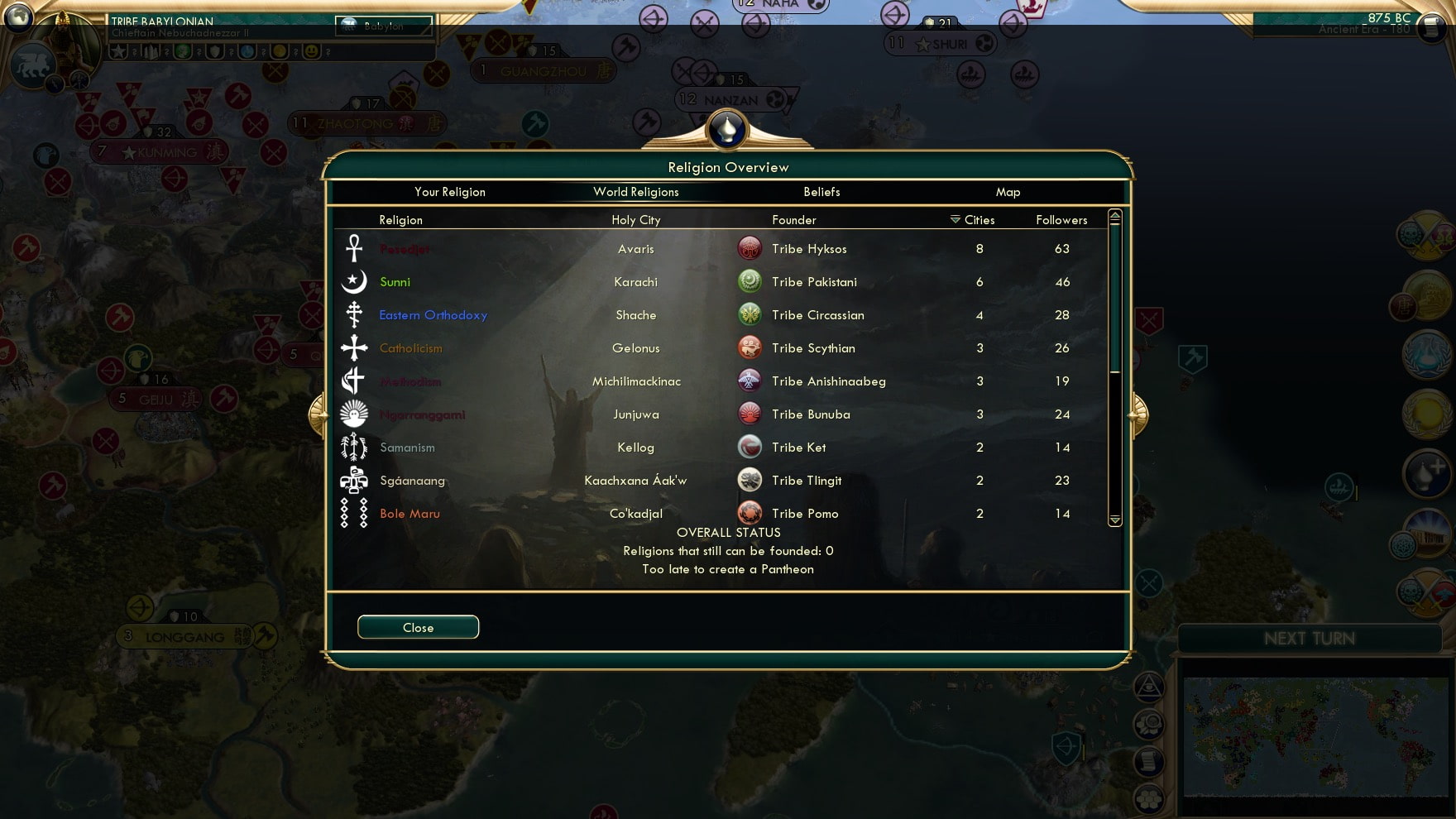Switch to the Your Religion tab
The height and width of the screenshot is (819, 1456).
click(x=449, y=191)
